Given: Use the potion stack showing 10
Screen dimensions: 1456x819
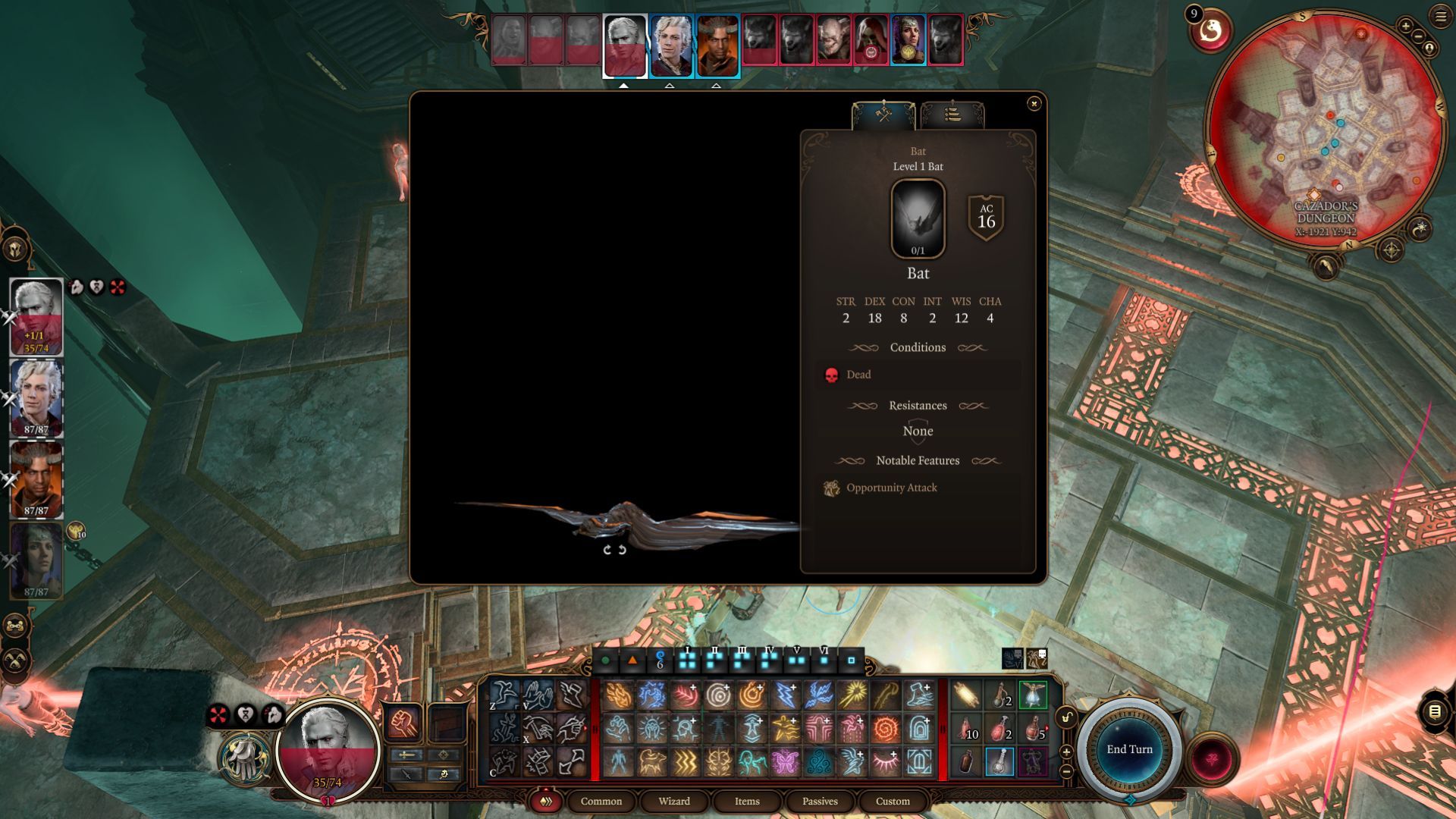Looking at the screenshot, I should tap(966, 729).
